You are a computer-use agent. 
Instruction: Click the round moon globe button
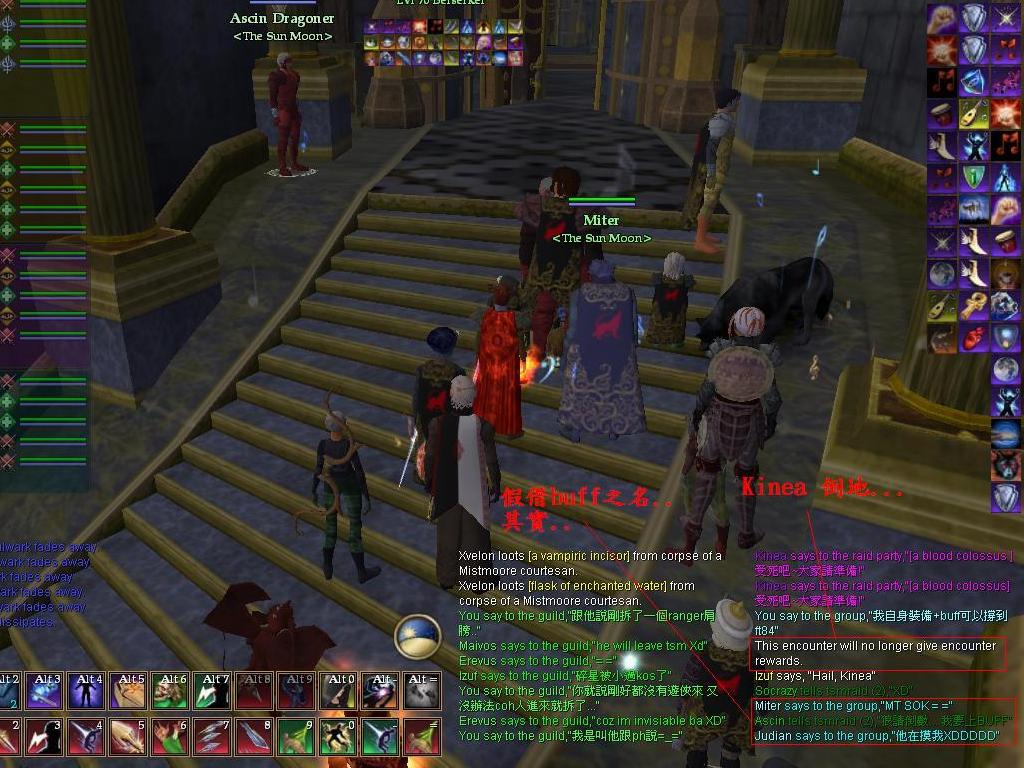coord(417,637)
